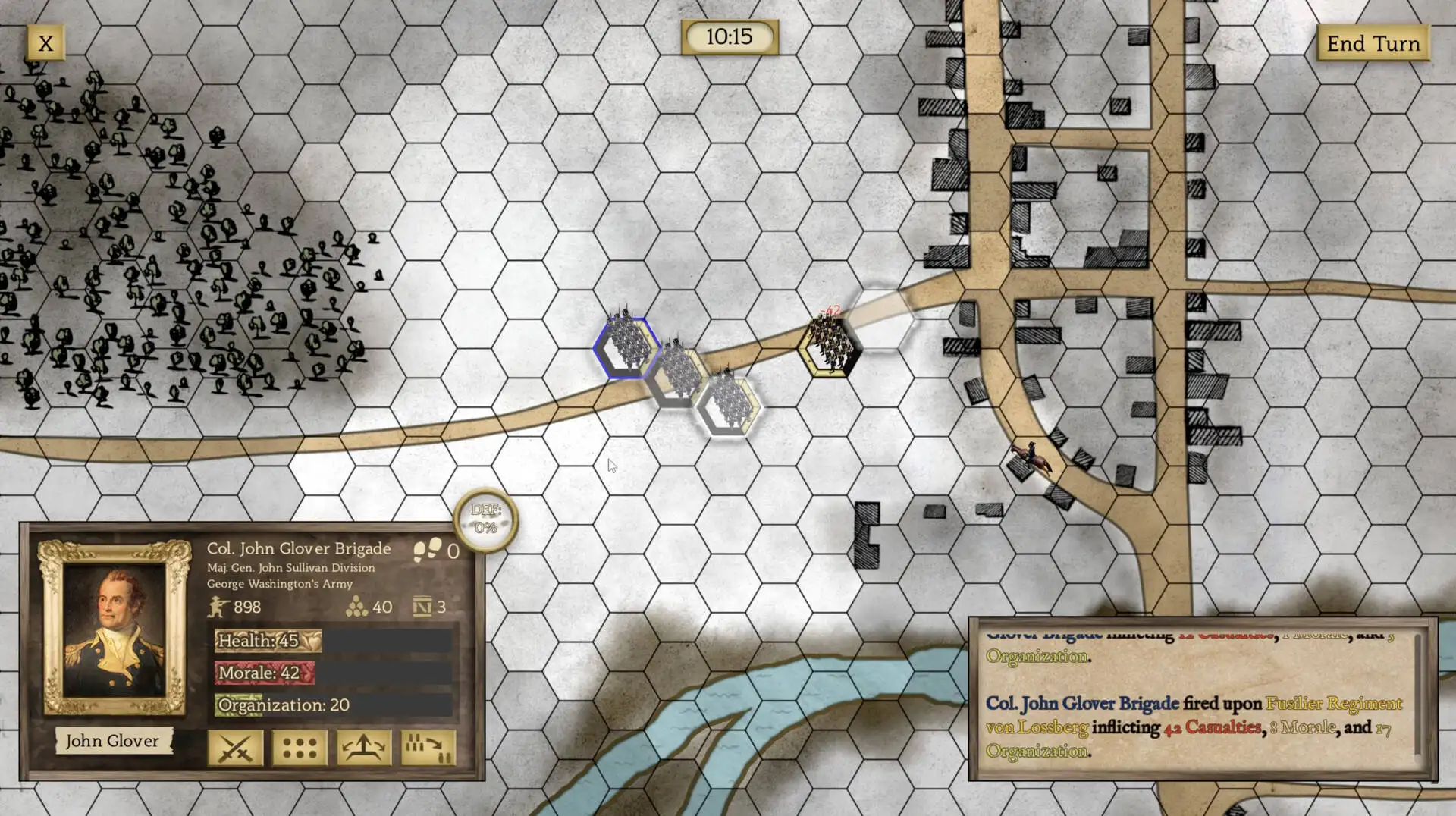Close the battle with the X button
The width and height of the screenshot is (1456, 816).
[x=45, y=43]
